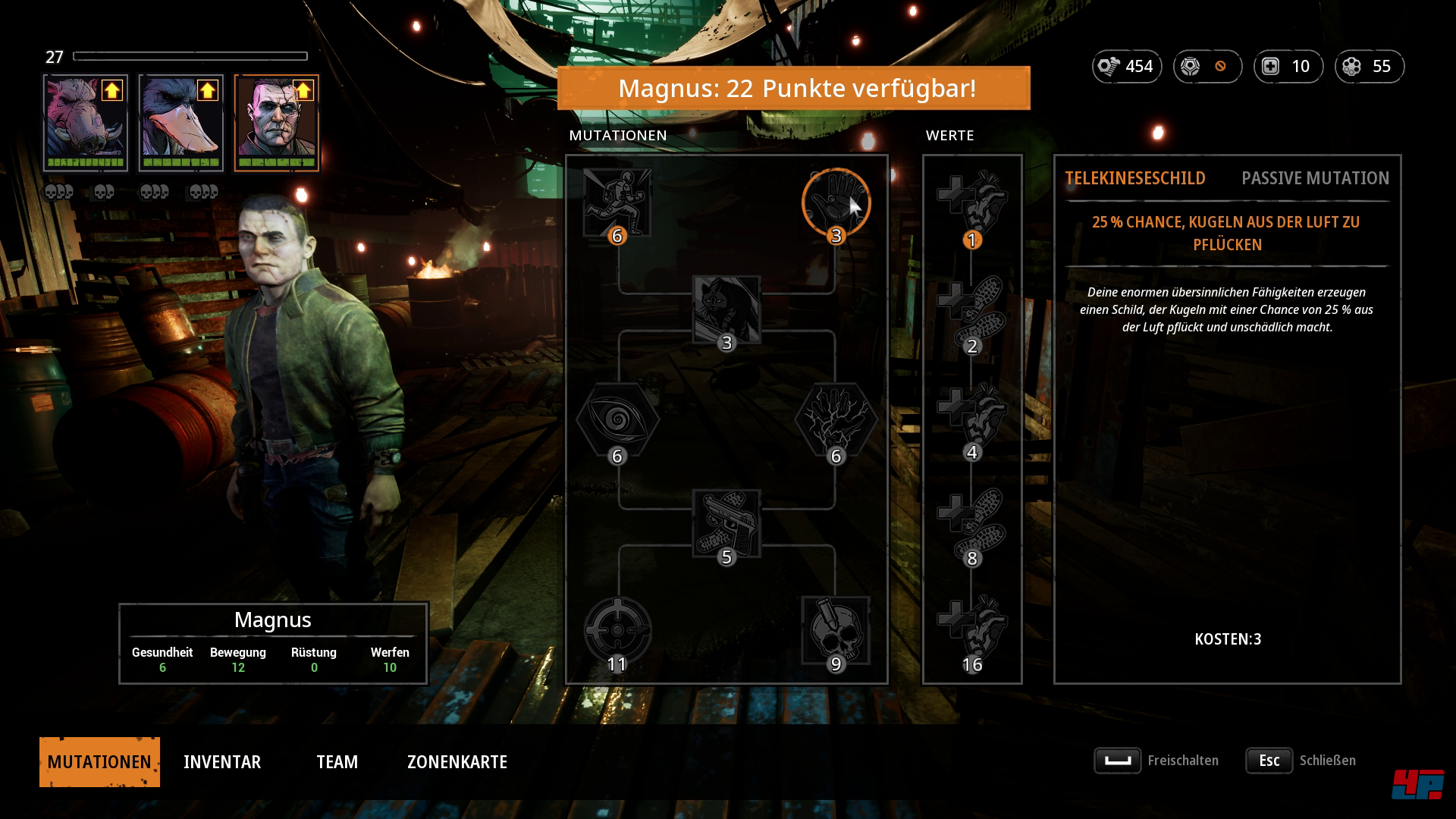The image size is (1456, 819).
Task: Select the movement upgrade costing 2
Action: (972, 309)
